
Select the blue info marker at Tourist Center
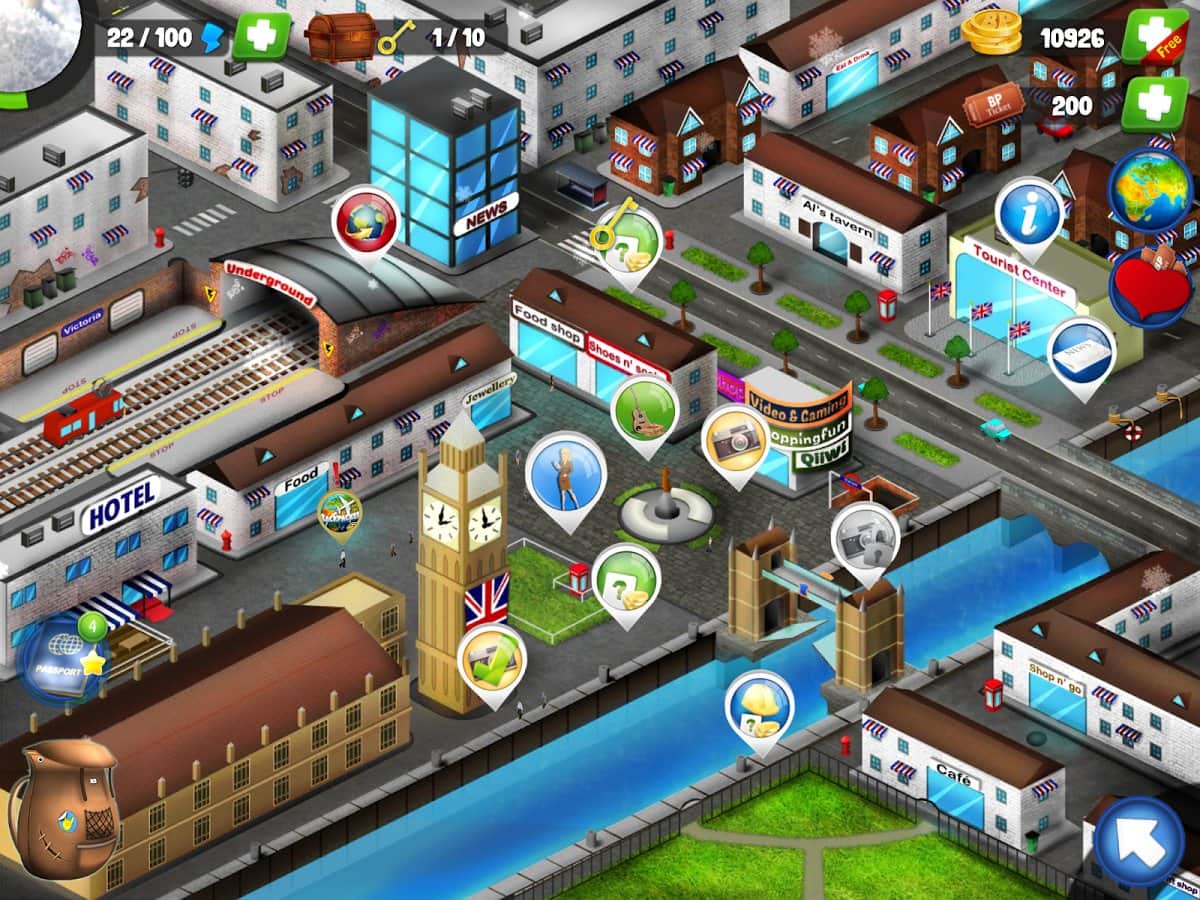(x=1029, y=213)
